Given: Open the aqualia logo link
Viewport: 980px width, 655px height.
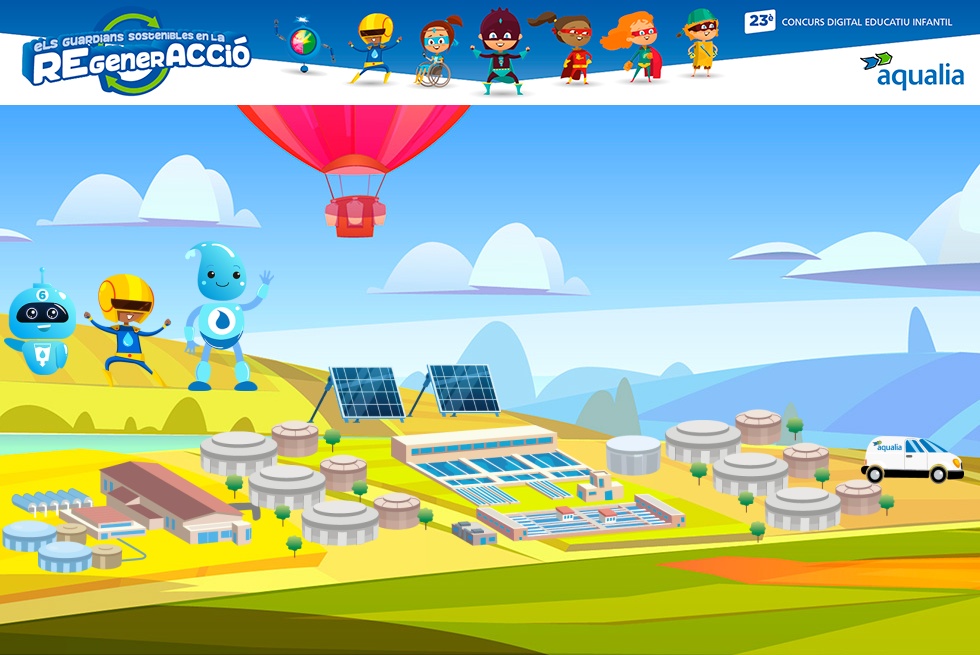Looking at the screenshot, I should point(912,70).
